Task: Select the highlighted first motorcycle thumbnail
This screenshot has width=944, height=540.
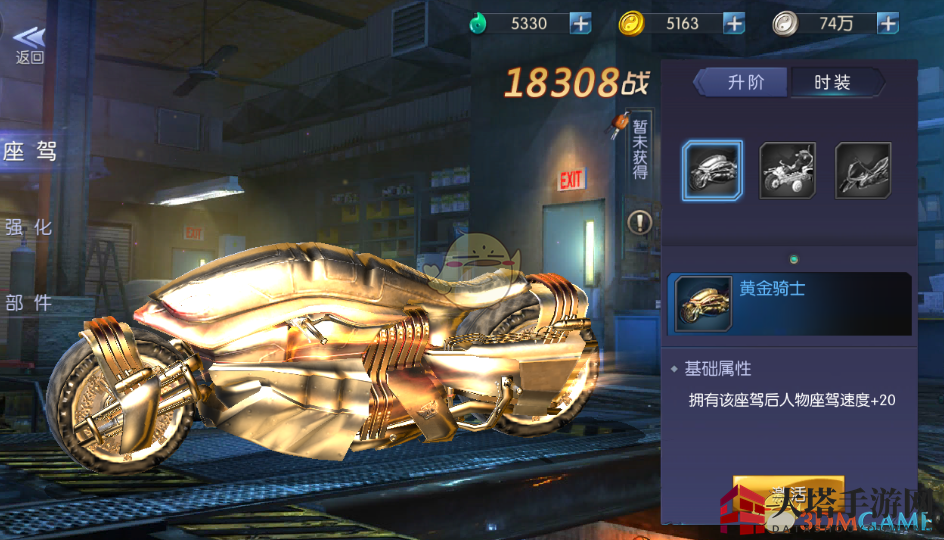Action: point(712,170)
